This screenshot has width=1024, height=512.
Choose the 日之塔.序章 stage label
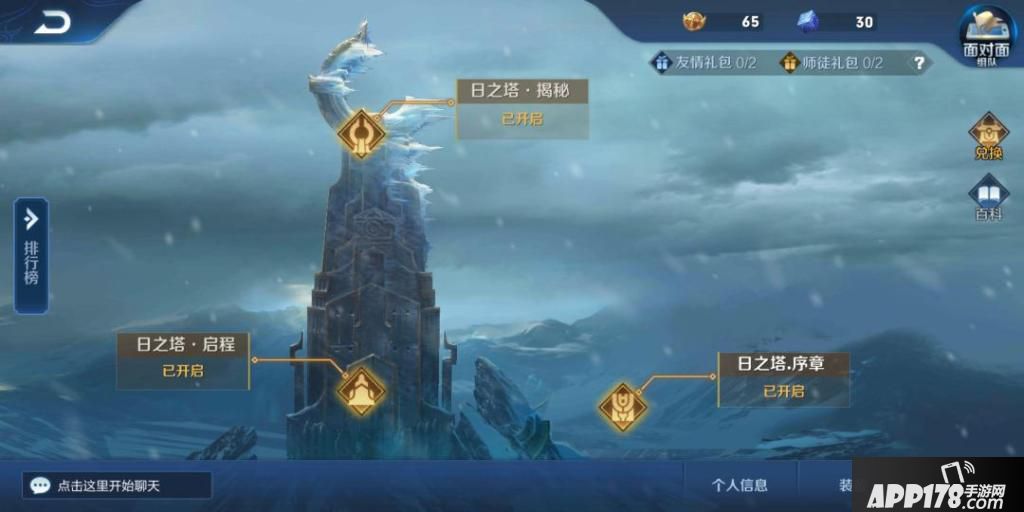click(x=784, y=378)
